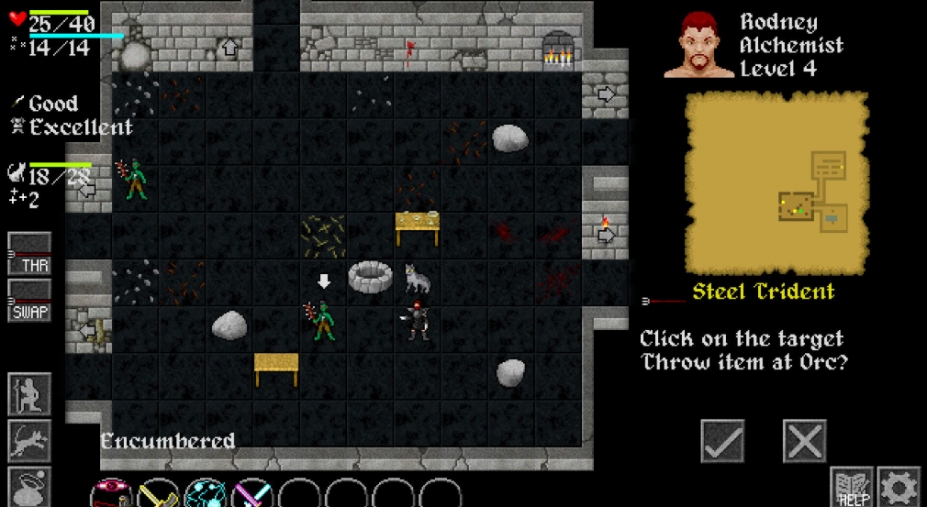
Task: Click the THR throw button
Action: pyautogui.click(x=30, y=254)
